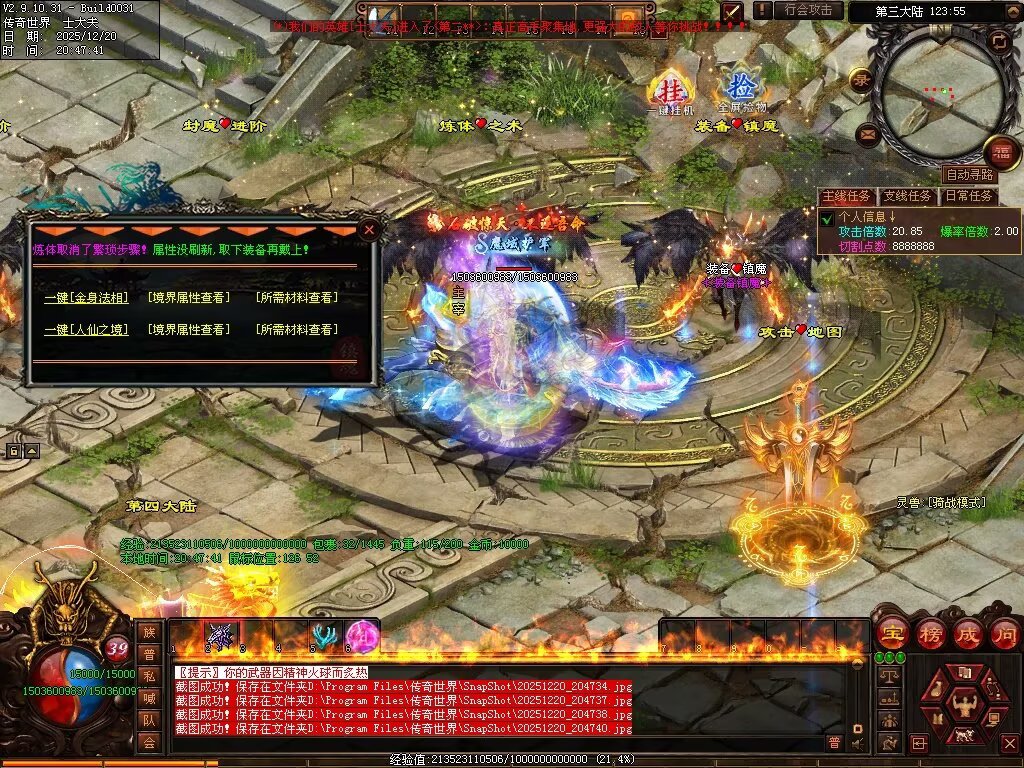The image size is (1024, 768).
Task: Open the 宝 treasure shop button
Action: click(x=890, y=634)
